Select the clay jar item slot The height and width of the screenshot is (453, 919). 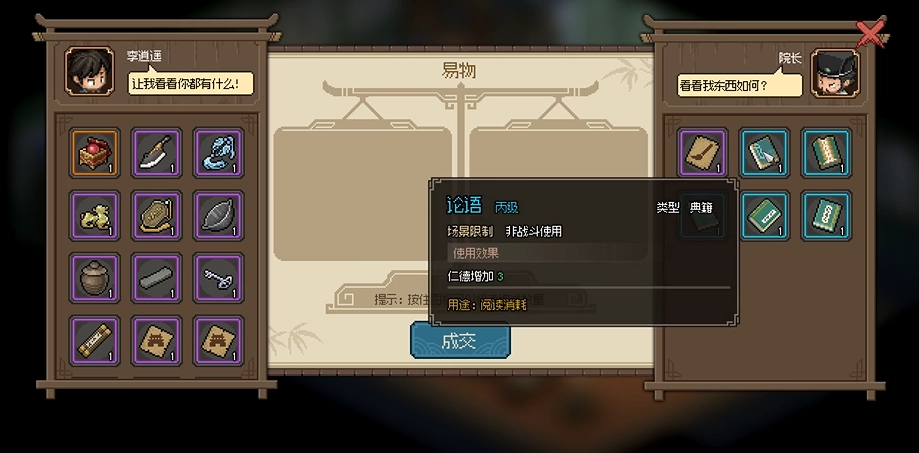96,277
